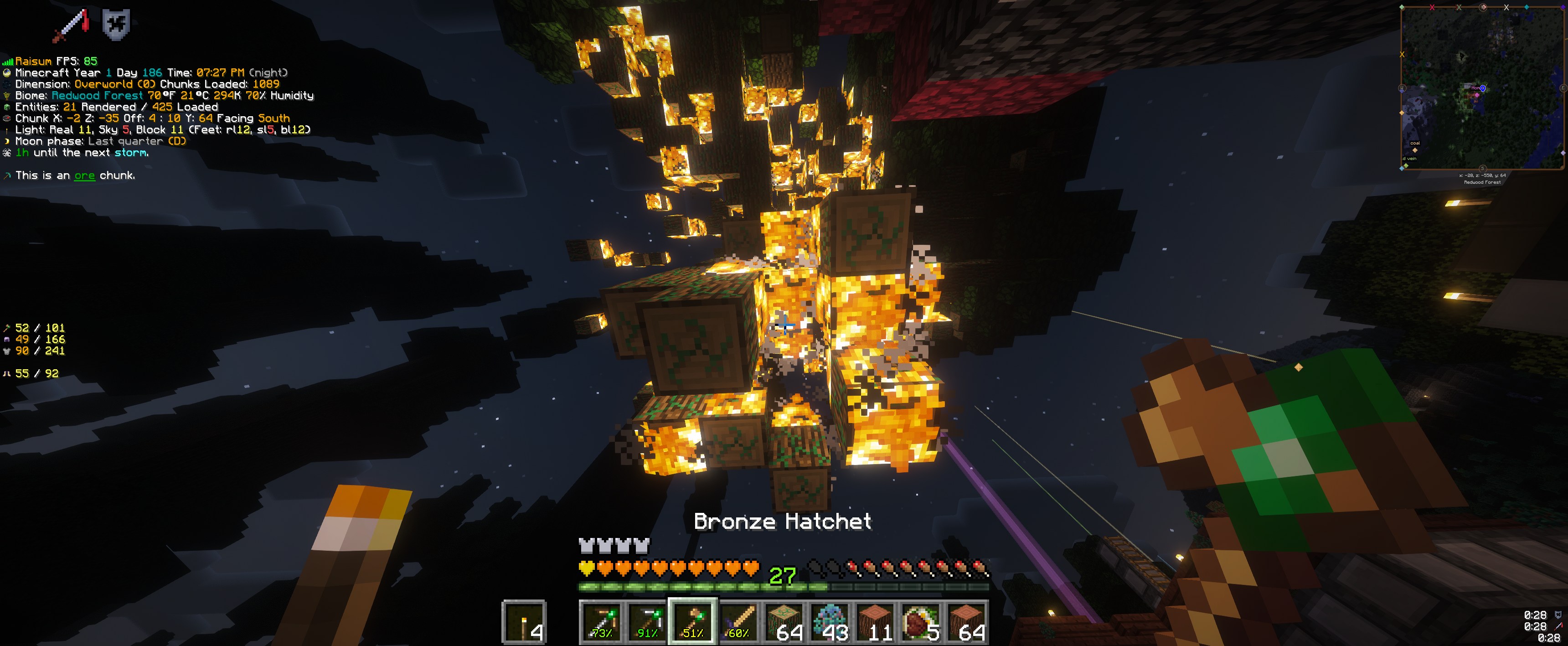This screenshot has width=1568, height=646.
Task: Select the Bronze Hatchet slot
Action: [x=693, y=622]
